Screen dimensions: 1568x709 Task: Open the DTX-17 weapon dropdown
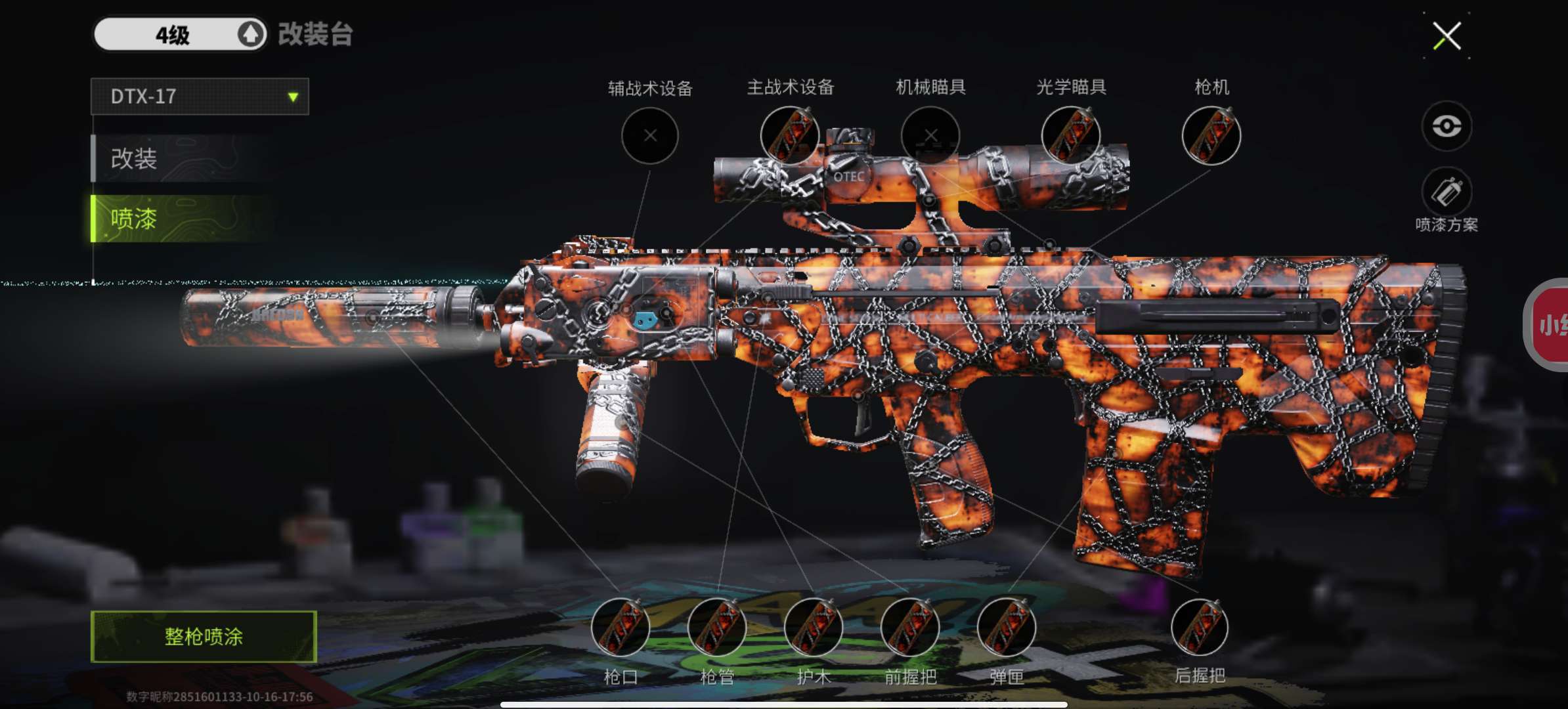[200, 97]
